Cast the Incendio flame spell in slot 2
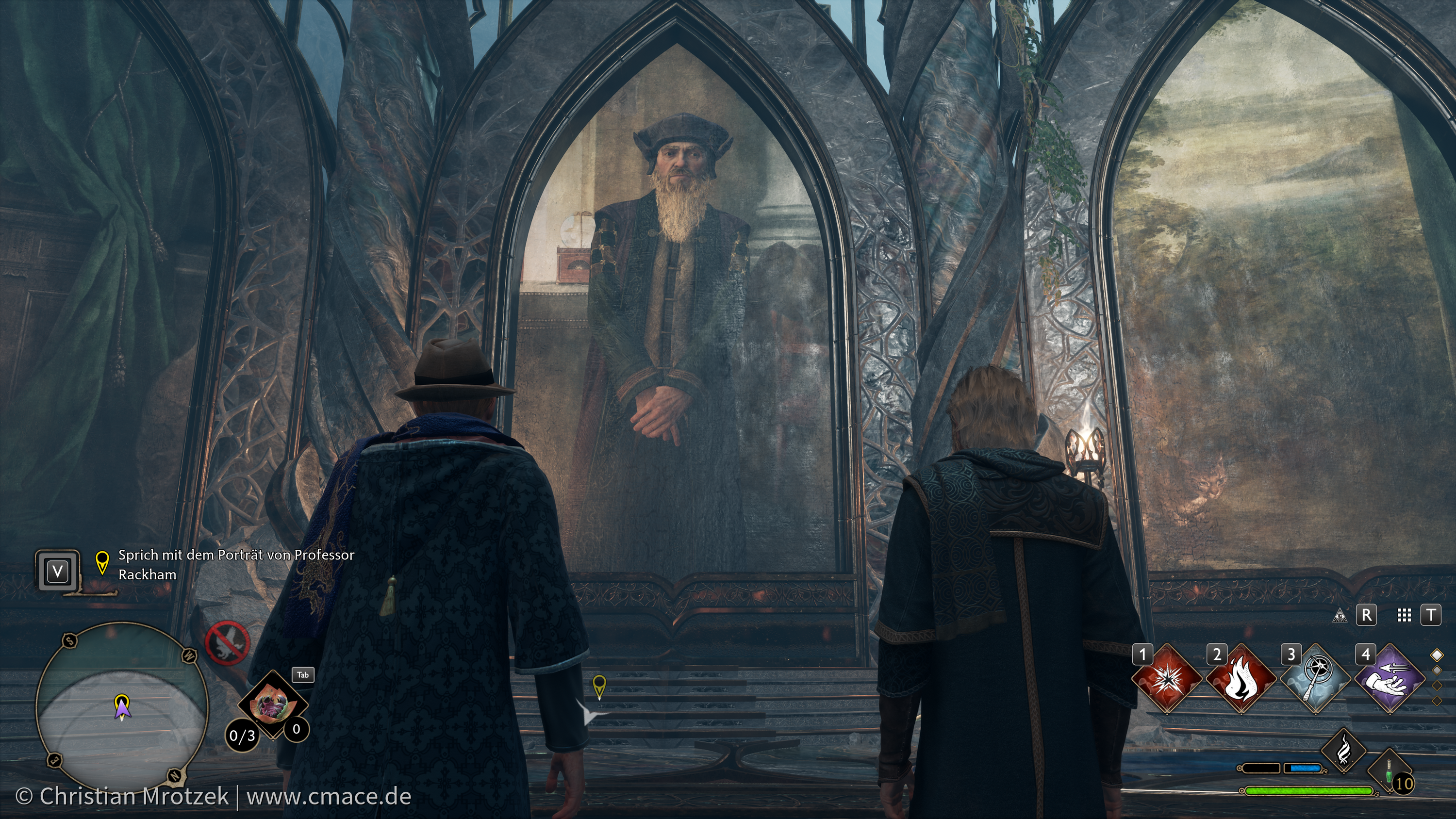Screen dimensions: 1456x819 point(1241,680)
